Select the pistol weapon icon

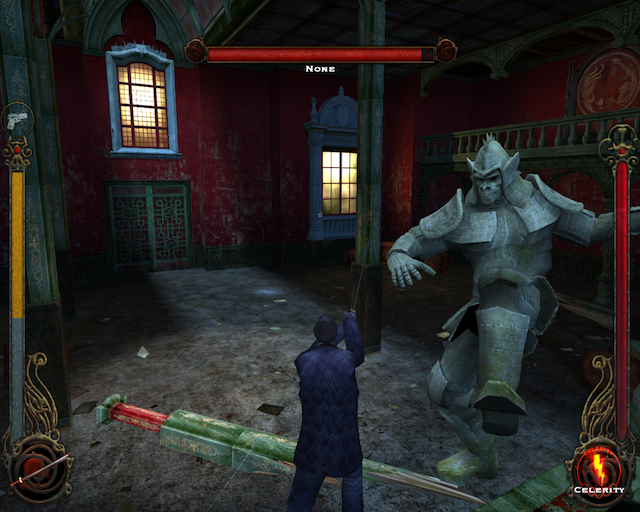point(18,119)
